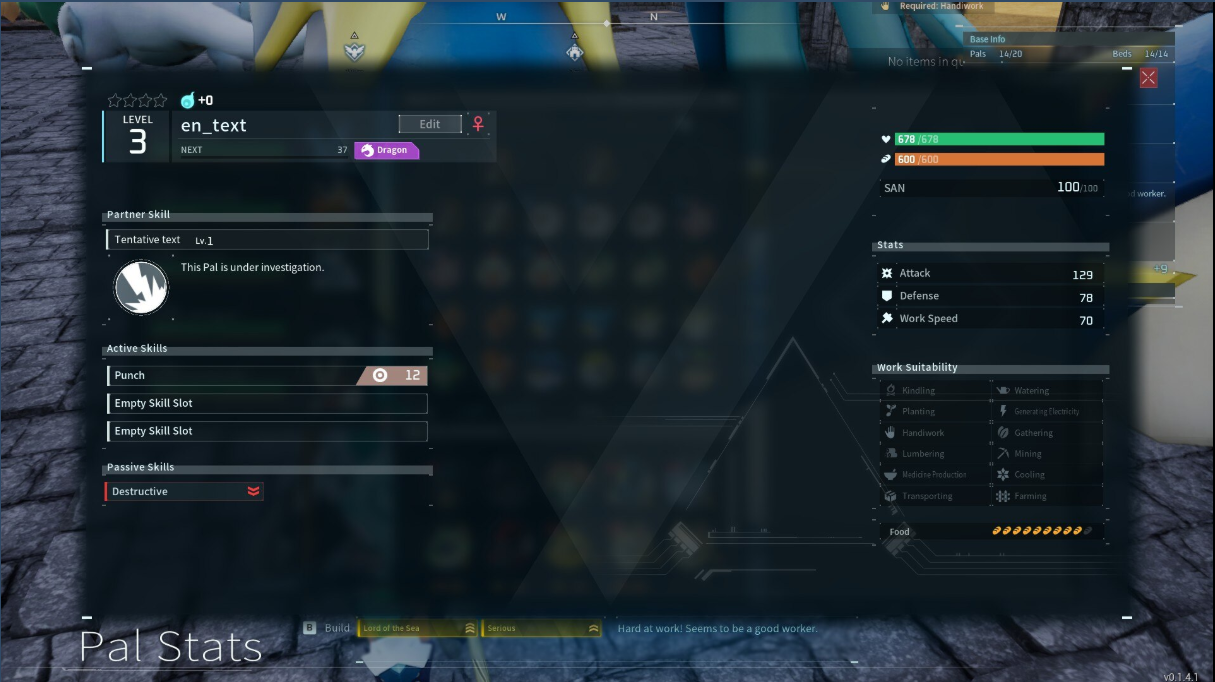1215x682 pixels.
Task: Click the Dragon element tag
Action: point(386,150)
